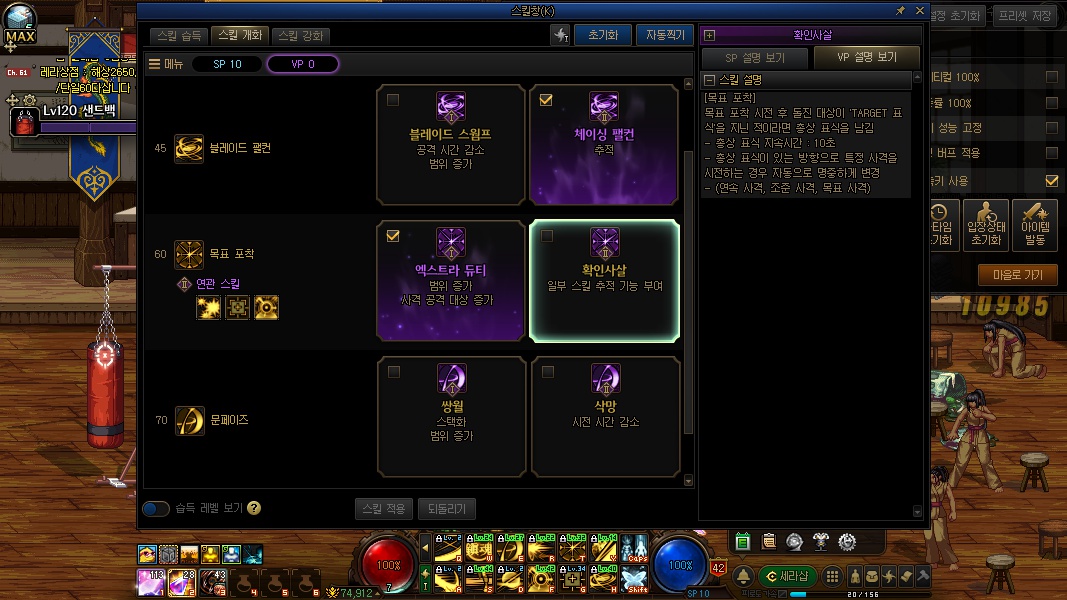This screenshot has height=600, width=1067.
Task: Show the SP 설명 보기 description
Action: [x=755, y=58]
